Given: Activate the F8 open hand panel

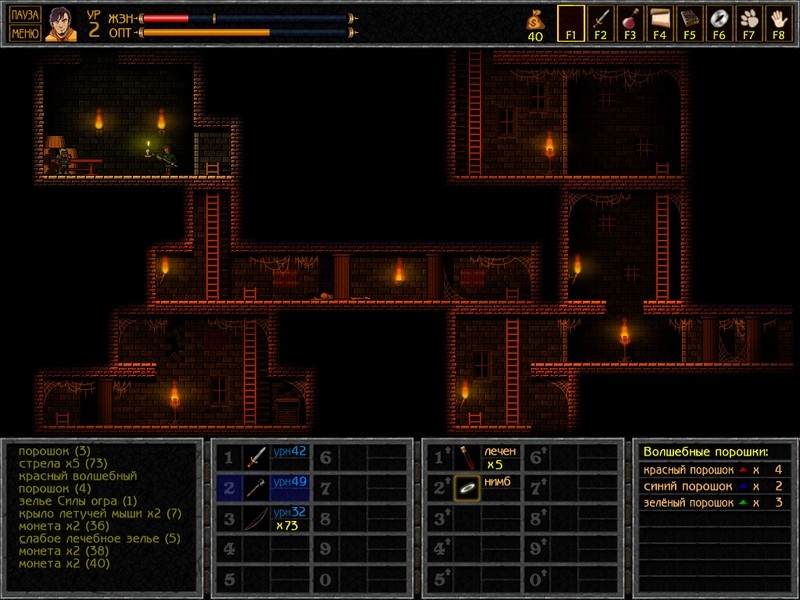Looking at the screenshot, I should pos(778,21).
